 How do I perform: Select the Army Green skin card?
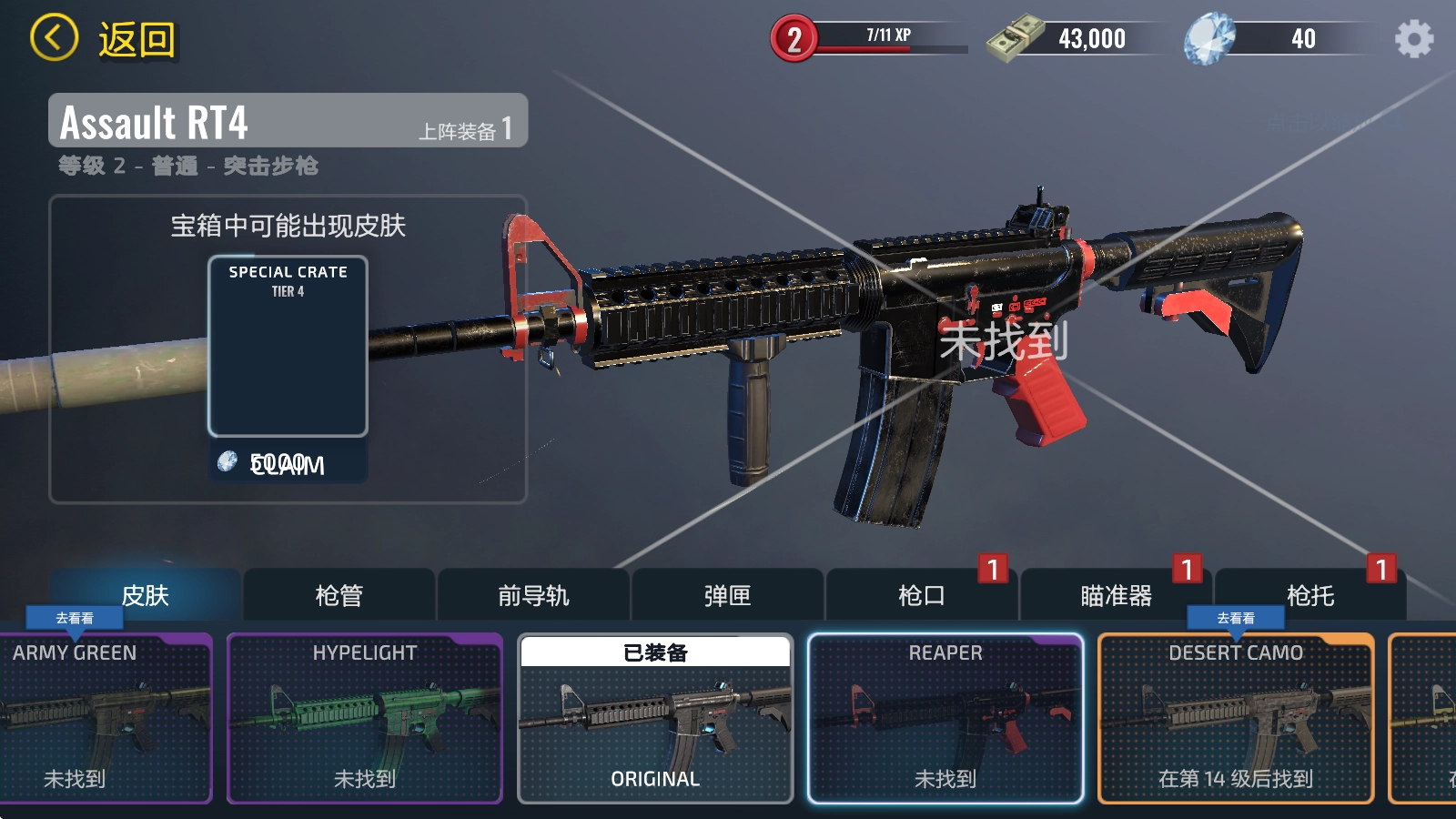(x=105, y=718)
